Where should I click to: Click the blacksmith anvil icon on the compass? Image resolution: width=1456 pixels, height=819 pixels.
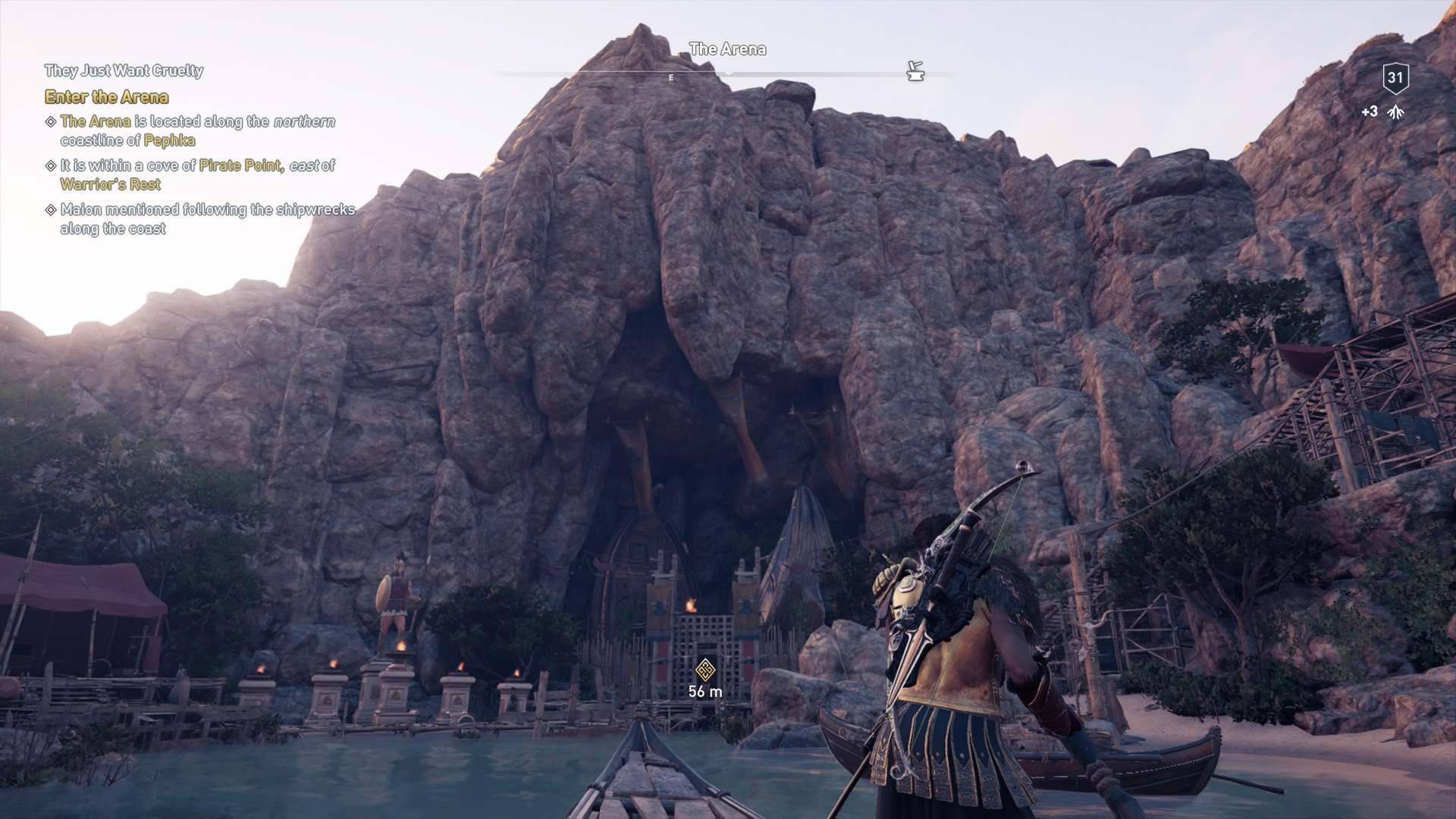[916, 72]
